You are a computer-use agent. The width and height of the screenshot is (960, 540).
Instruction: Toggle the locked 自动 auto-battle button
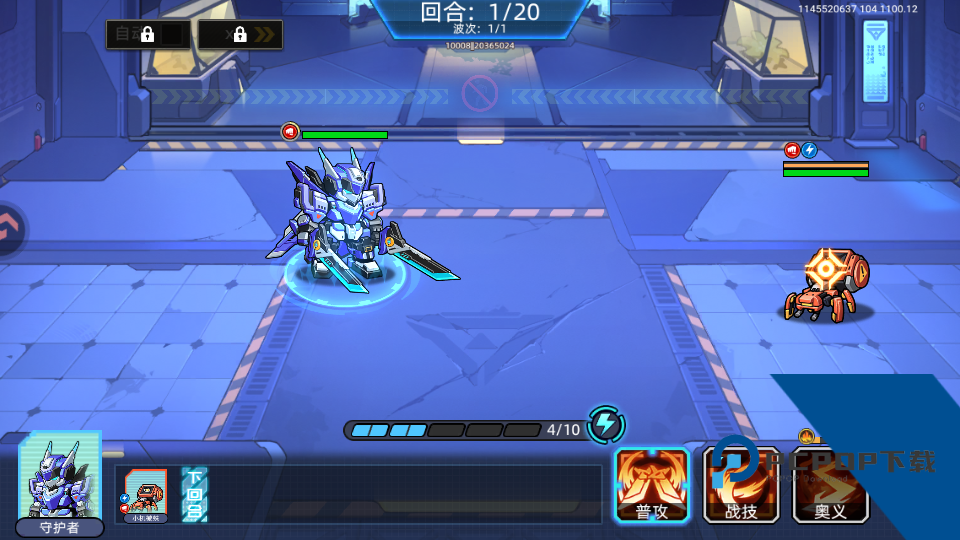pos(148,34)
